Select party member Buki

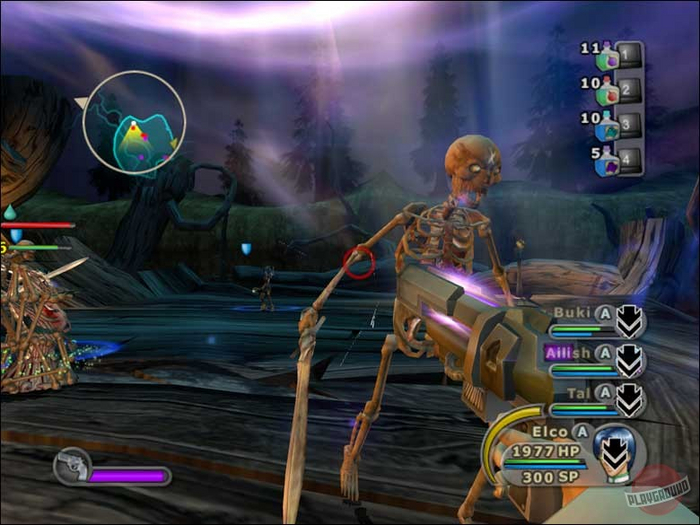point(573,312)
